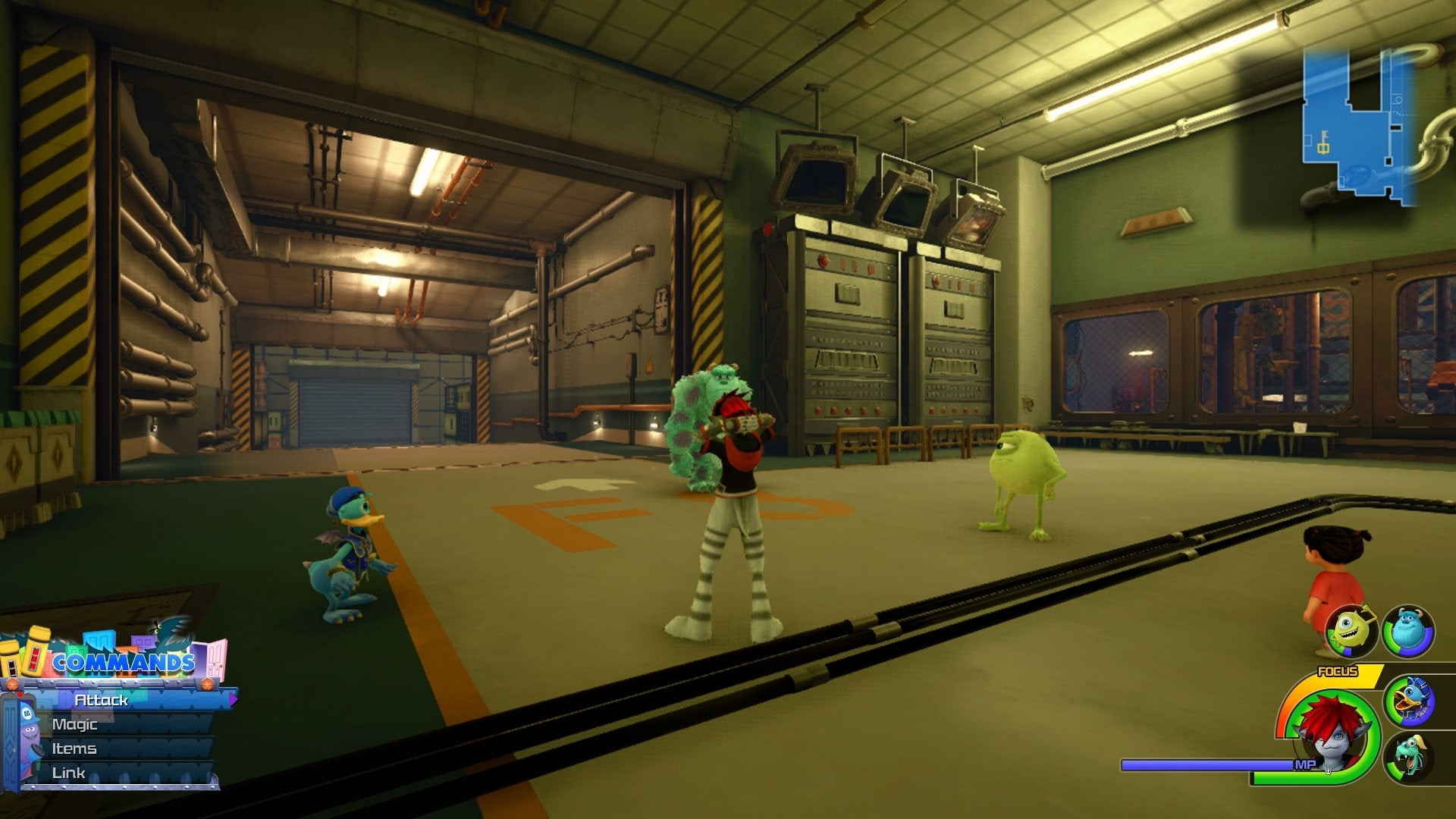Open the Magic command menu

(x=75, y=724)
